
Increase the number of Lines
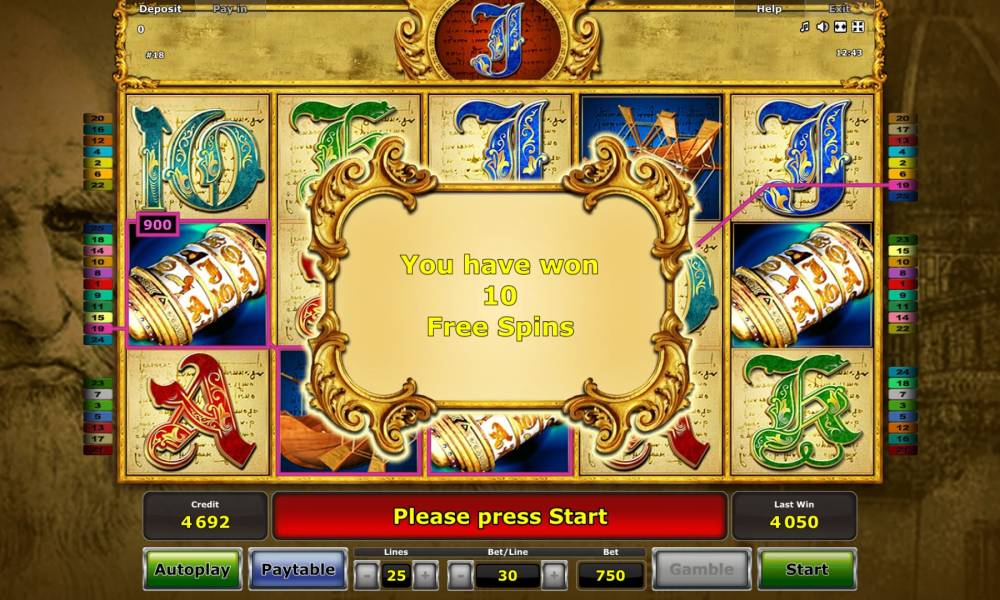tap(425, 575)
